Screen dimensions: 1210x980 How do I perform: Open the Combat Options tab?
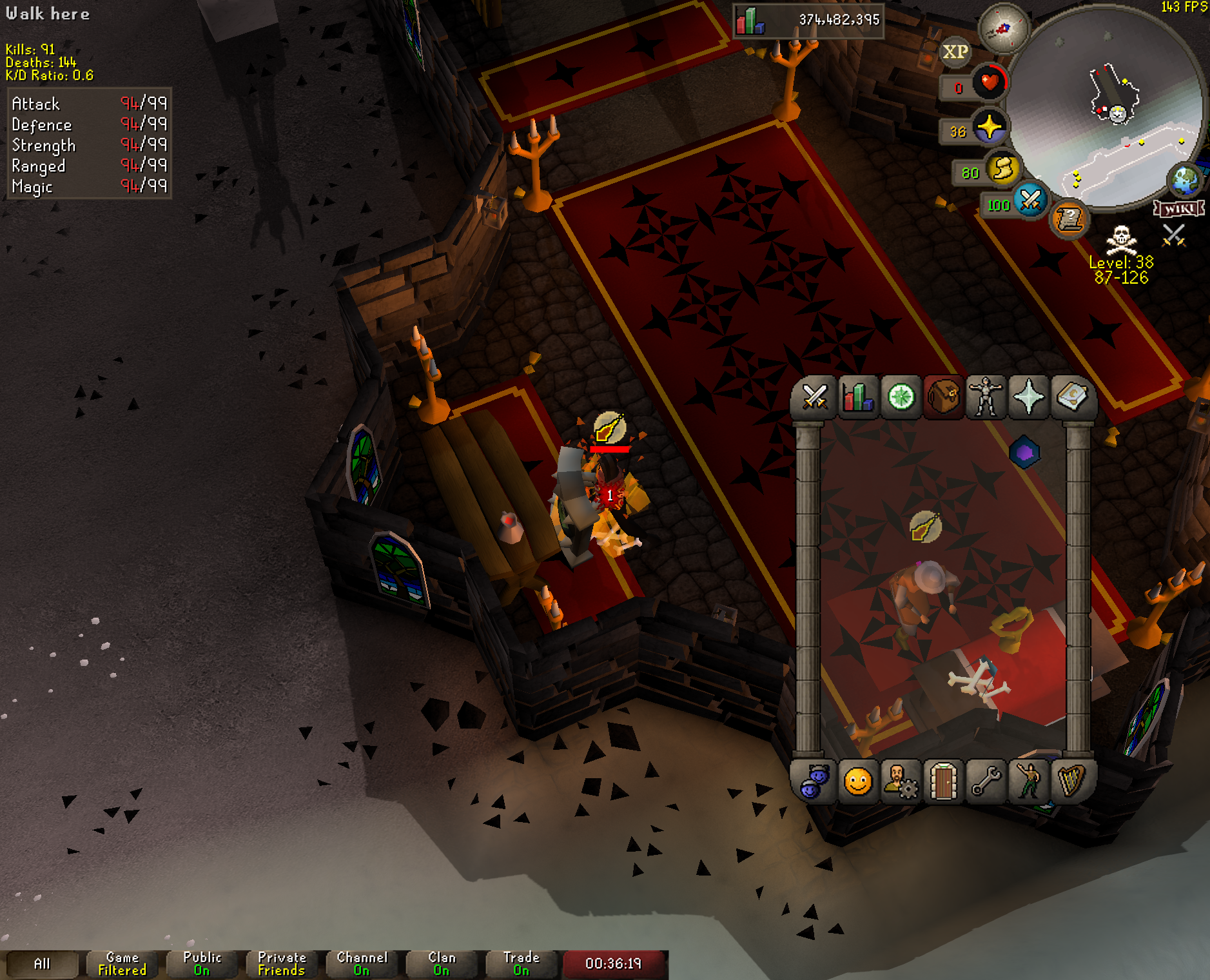click(815, 397)
